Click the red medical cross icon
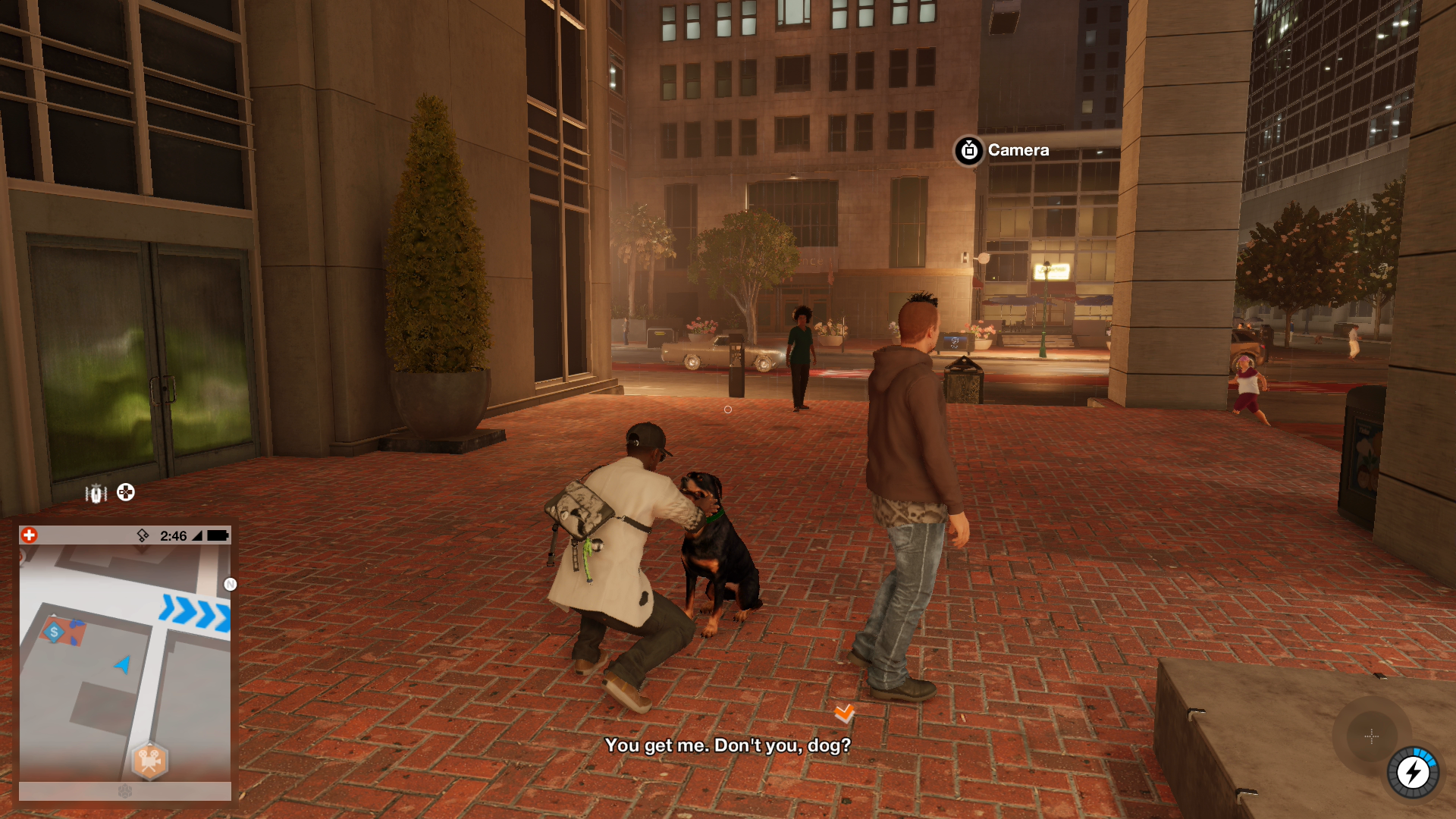 coord(29,535)
